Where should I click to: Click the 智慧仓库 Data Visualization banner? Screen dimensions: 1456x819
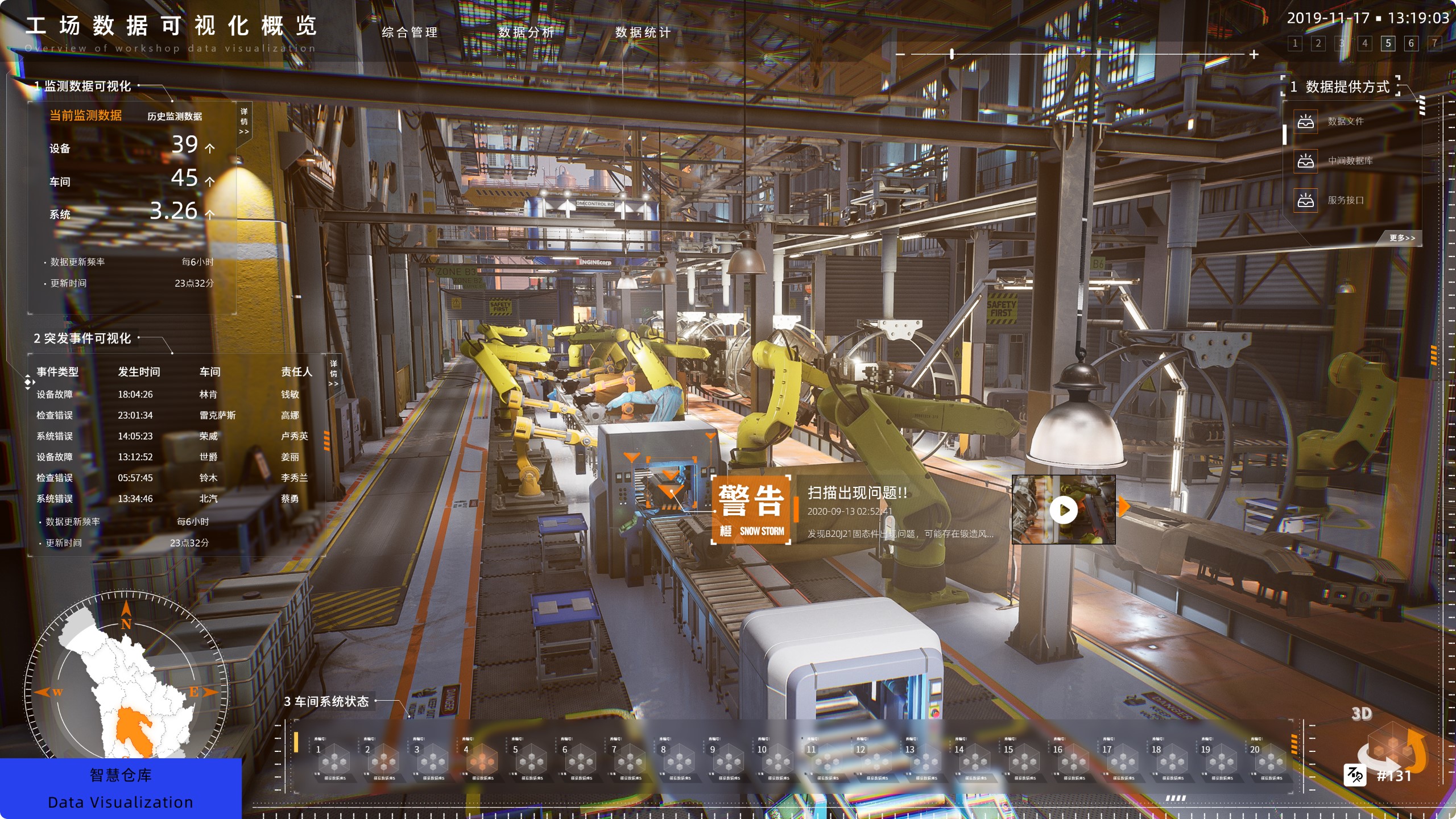pos(121,788)
